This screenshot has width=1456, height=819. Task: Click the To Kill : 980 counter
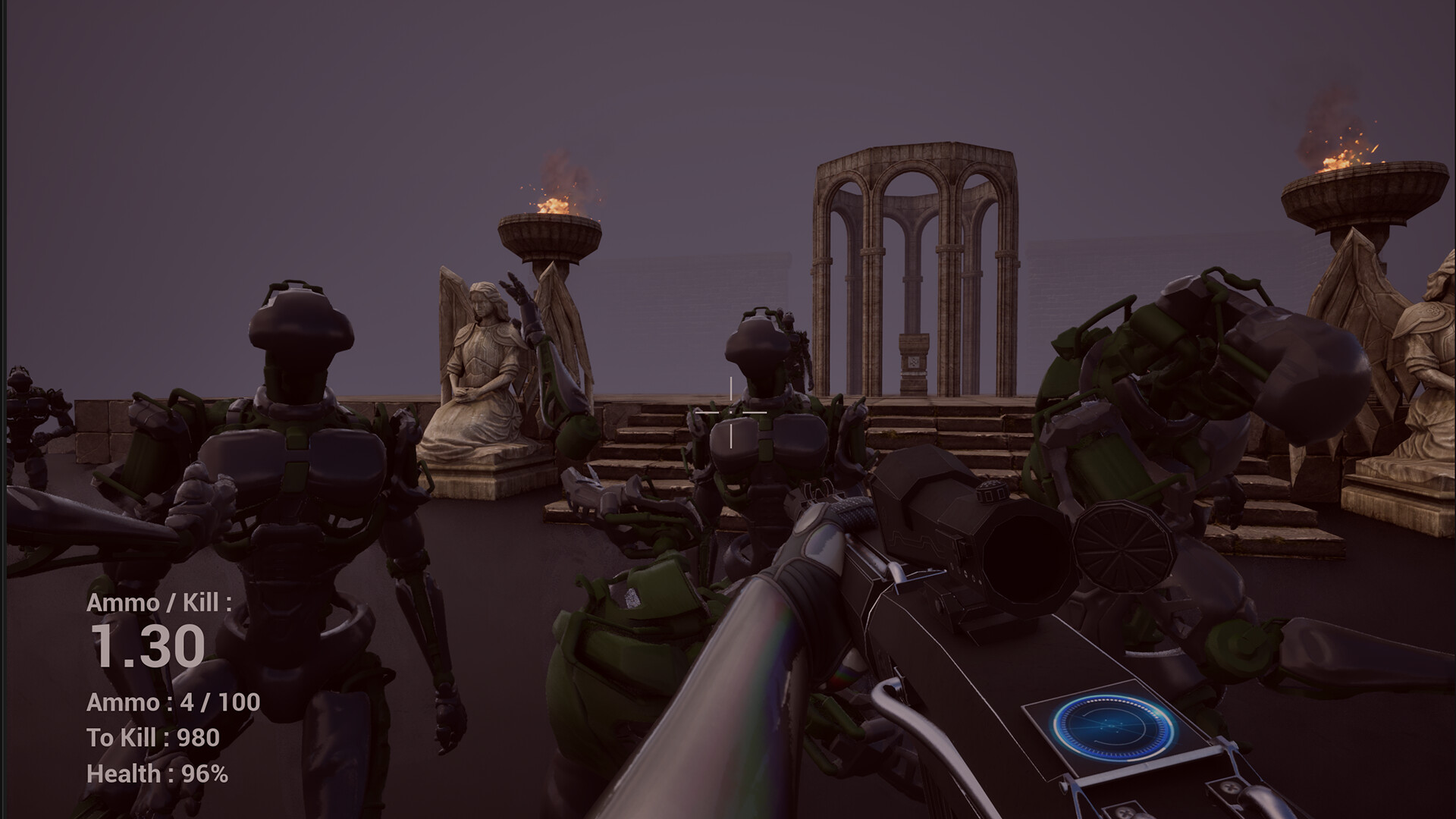pos(152,739)
